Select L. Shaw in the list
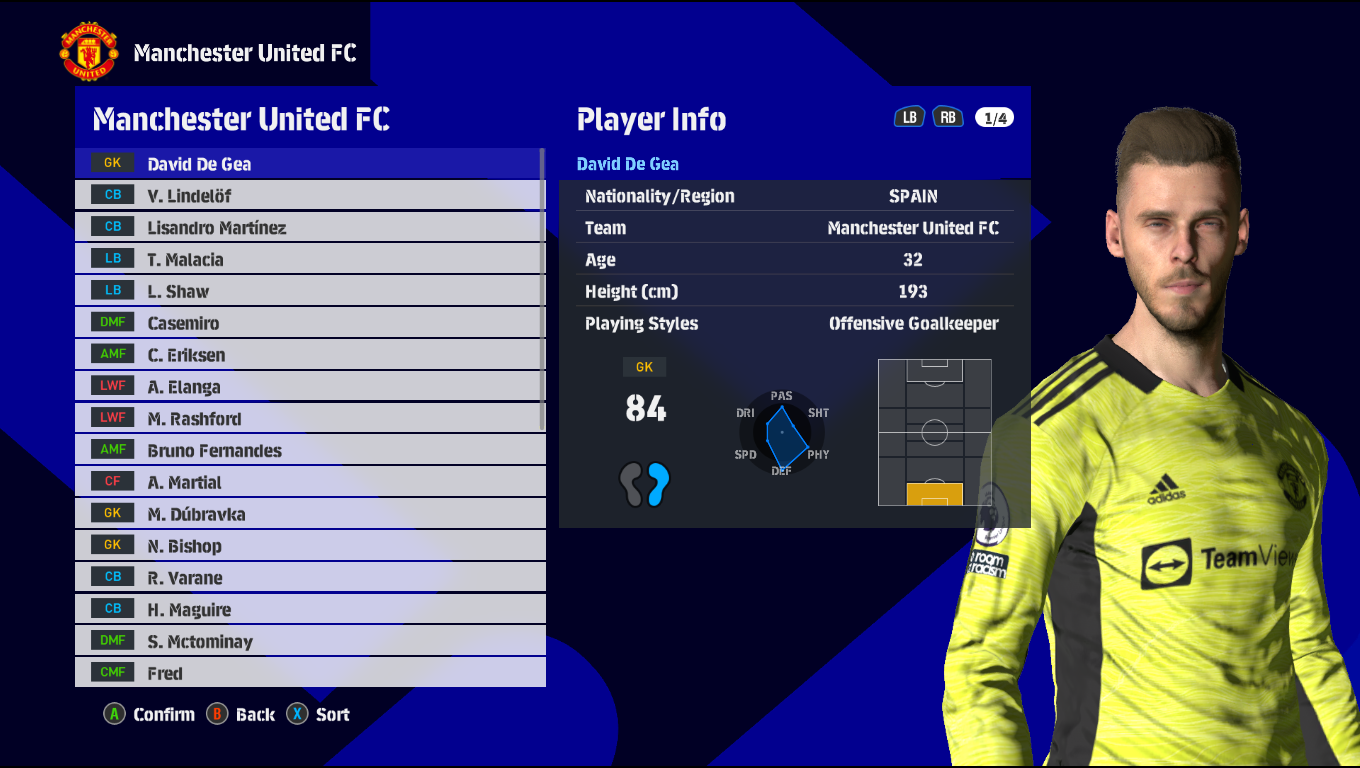The height and width of the screenshot is (768, 1360). coord(310,291)
